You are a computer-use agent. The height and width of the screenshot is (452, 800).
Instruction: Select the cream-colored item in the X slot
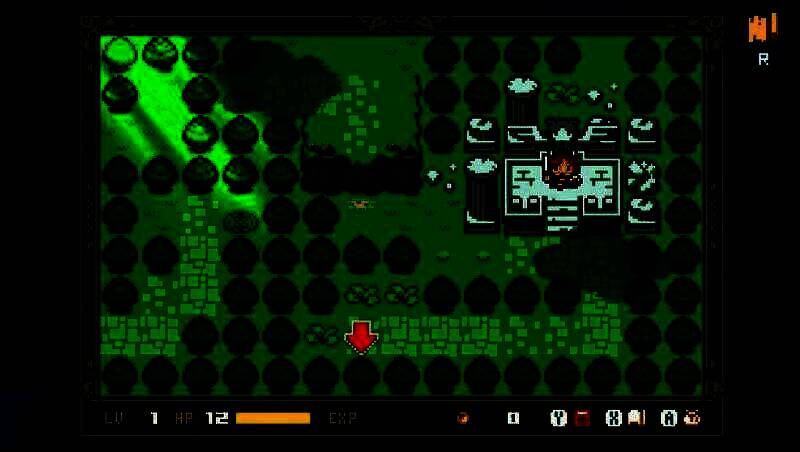tap(637, 418)
